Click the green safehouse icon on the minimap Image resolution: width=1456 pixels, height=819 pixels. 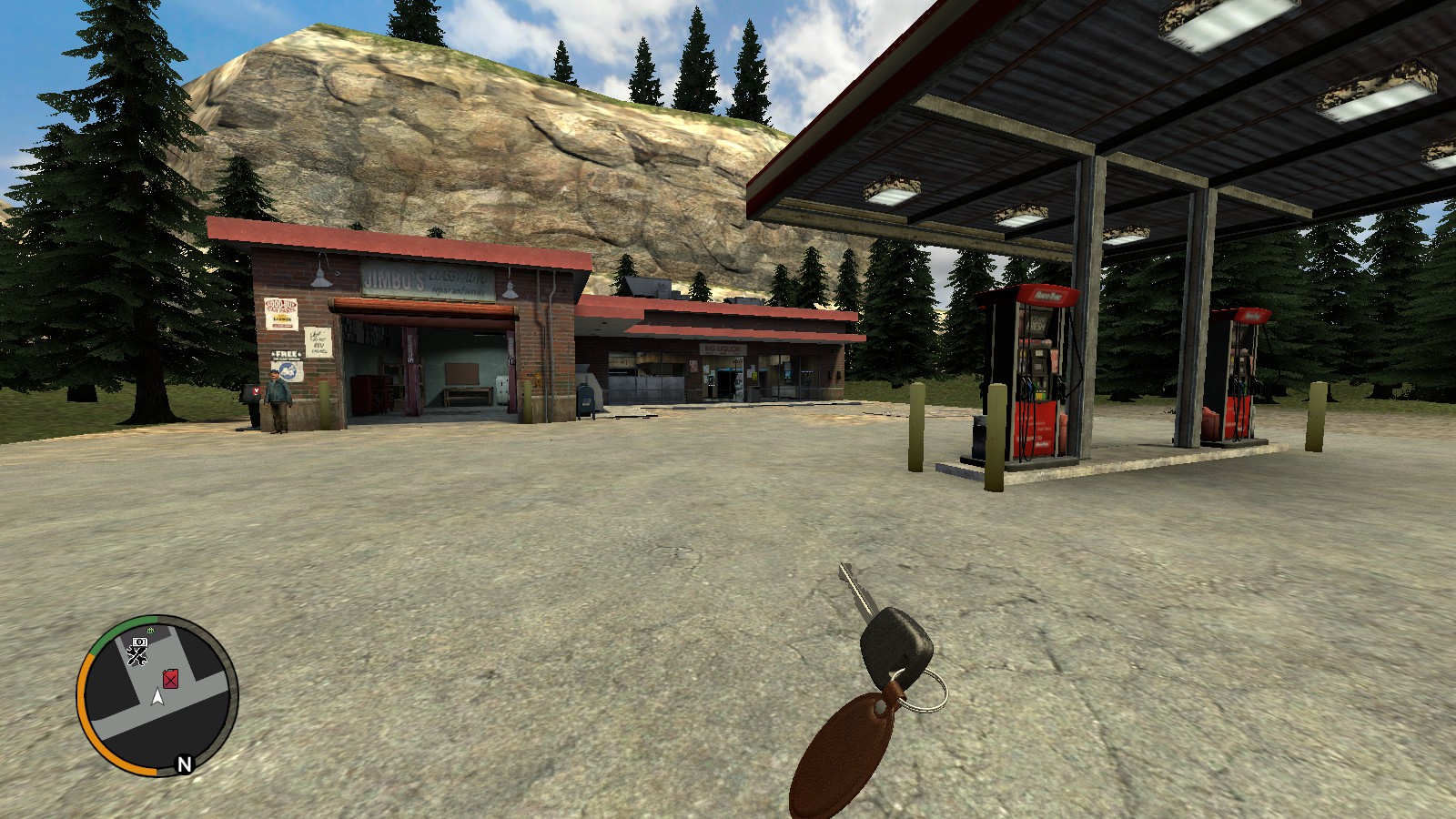[x=149, y=630]
